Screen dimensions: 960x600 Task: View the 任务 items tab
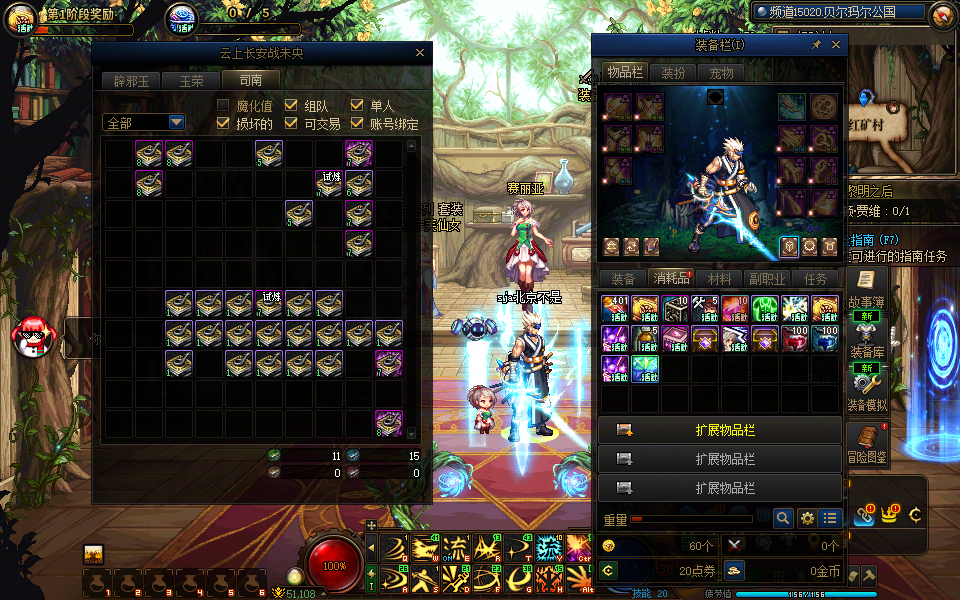tap(815, 279)
